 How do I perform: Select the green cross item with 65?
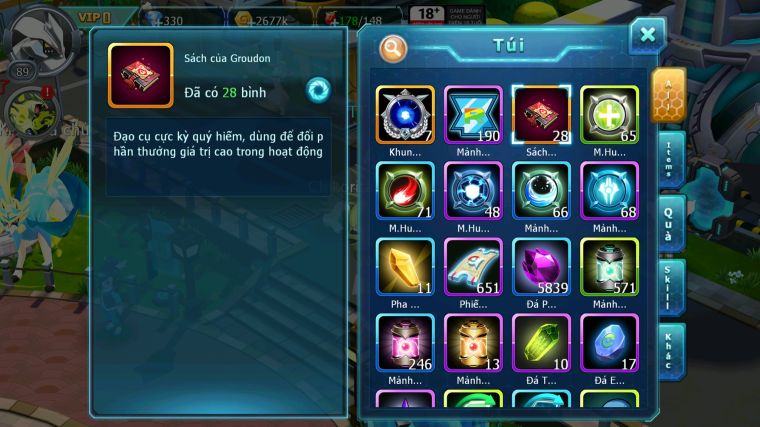[x=609, y=114]
